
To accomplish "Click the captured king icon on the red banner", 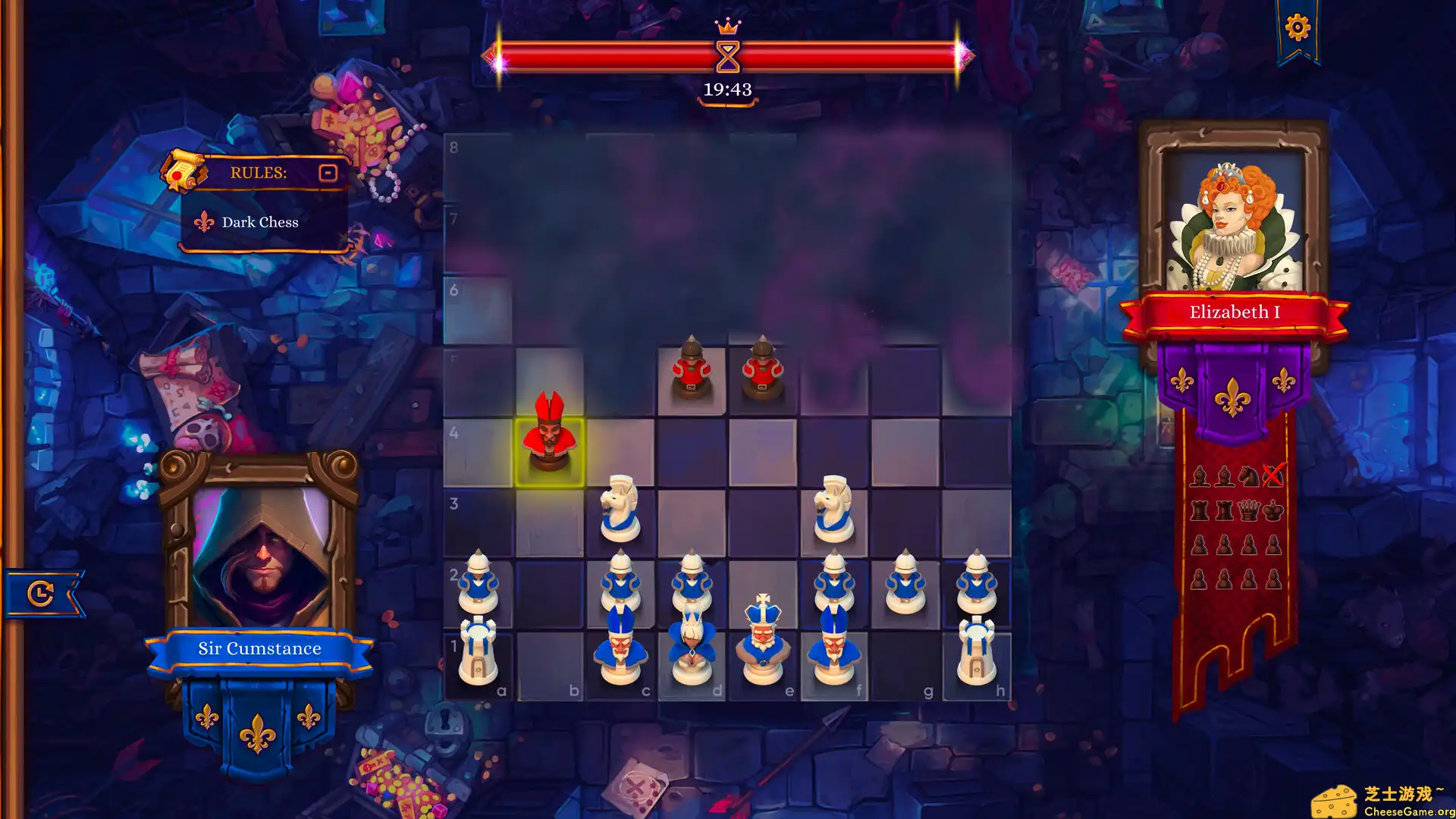I will coord(1273,510).
